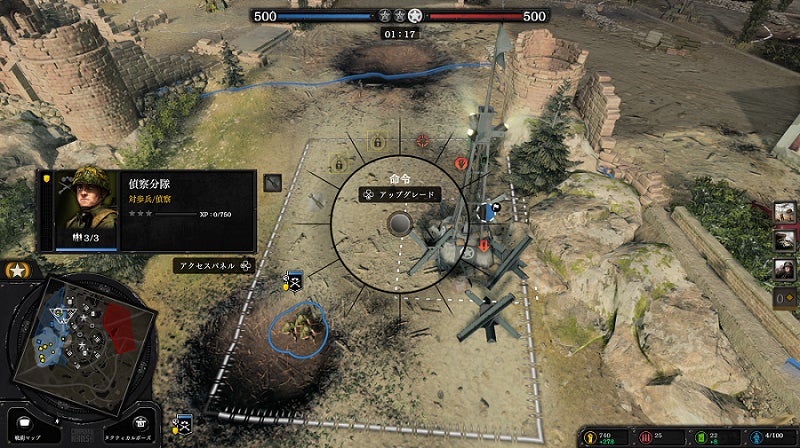Click the red crosshair attack command
This screenshot has width=800, height=448.
point(422,141)
